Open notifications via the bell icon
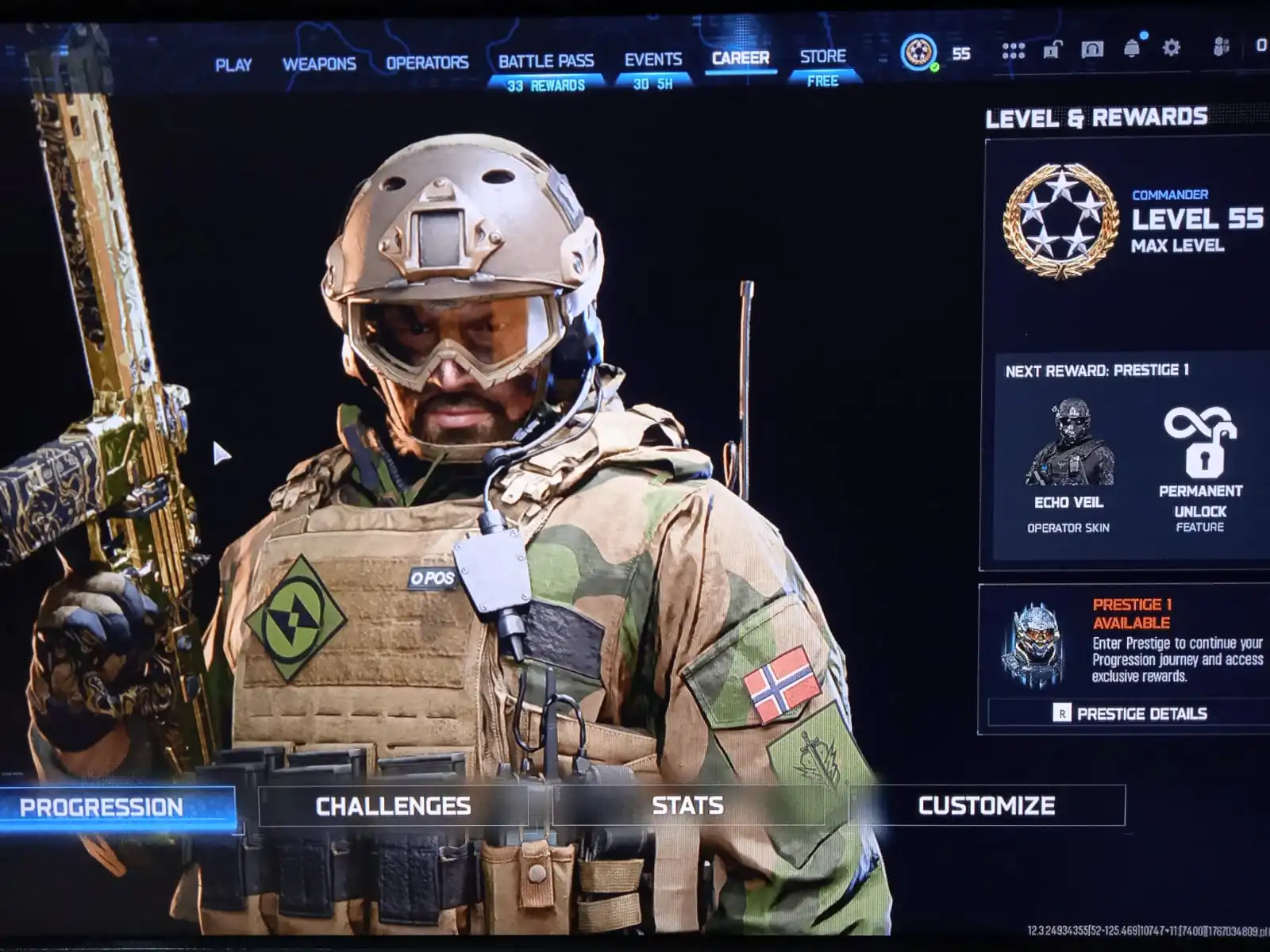1270x952 pixels. tap(1133, 49)
